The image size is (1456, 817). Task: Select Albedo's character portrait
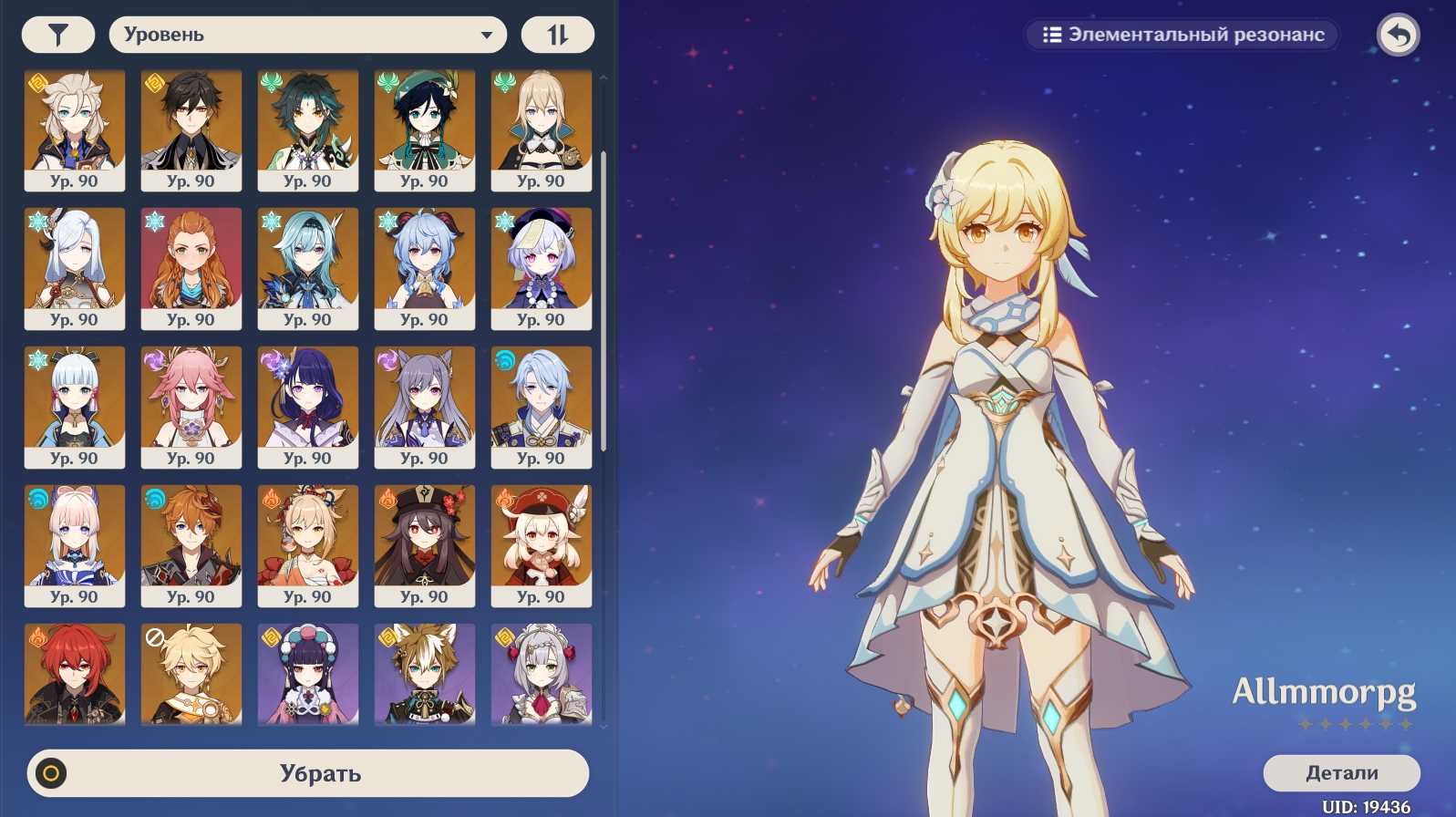(75, 129)
